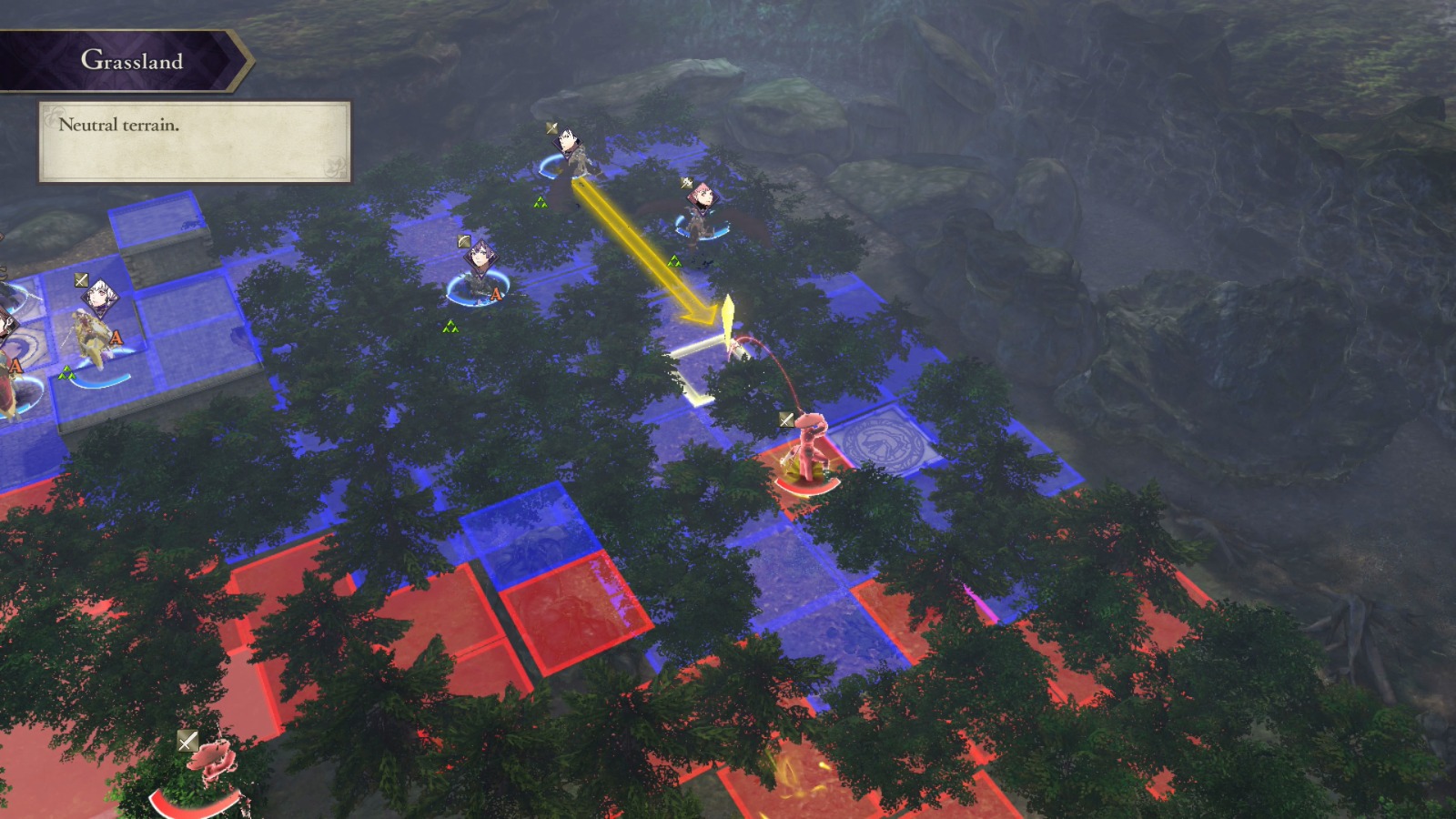The height and width of the screenshot is (819, 1456).
Task: Click the green chevrons beside the archer unit
Action: 450,325
